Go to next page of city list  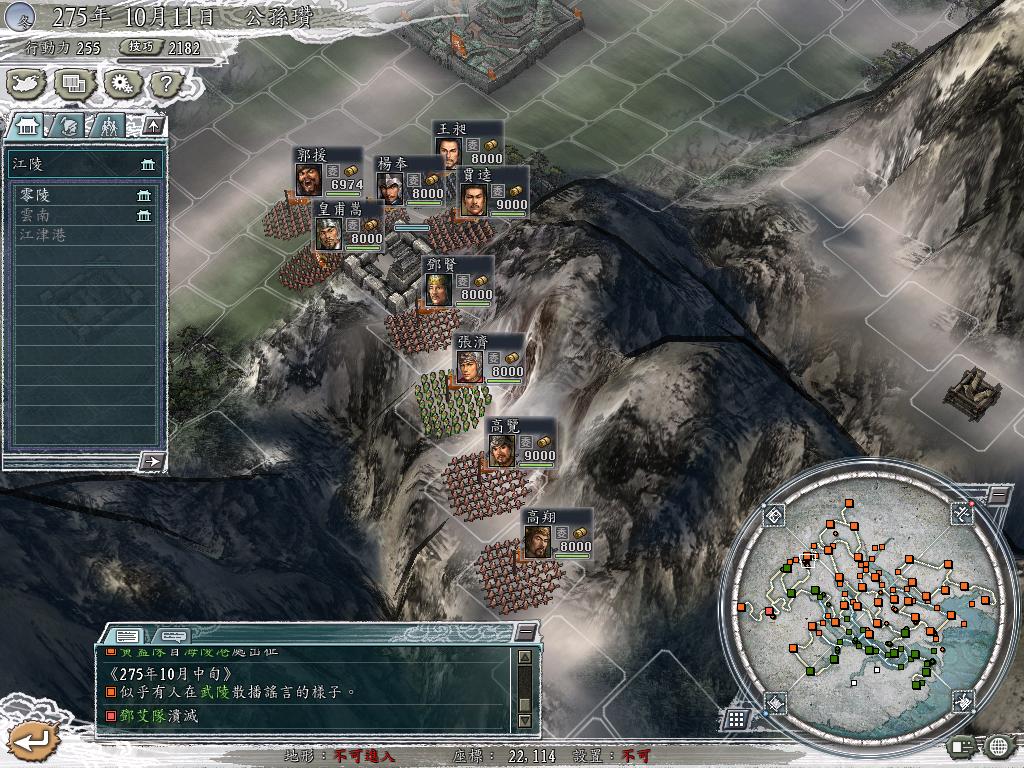pos(152,461)
